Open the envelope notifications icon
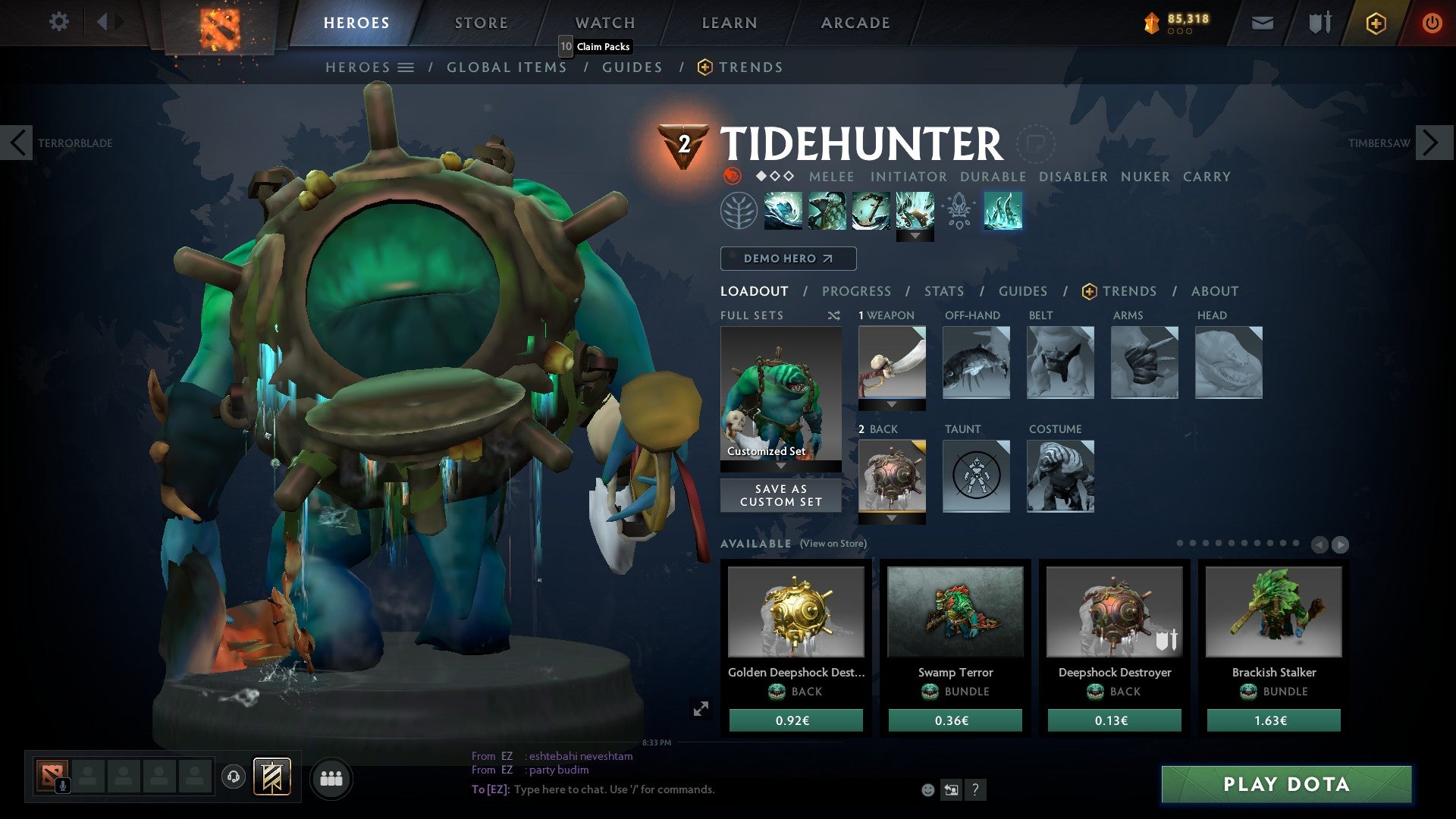Viewport: 1456px width, 819px height. (x=1262, y=23)
